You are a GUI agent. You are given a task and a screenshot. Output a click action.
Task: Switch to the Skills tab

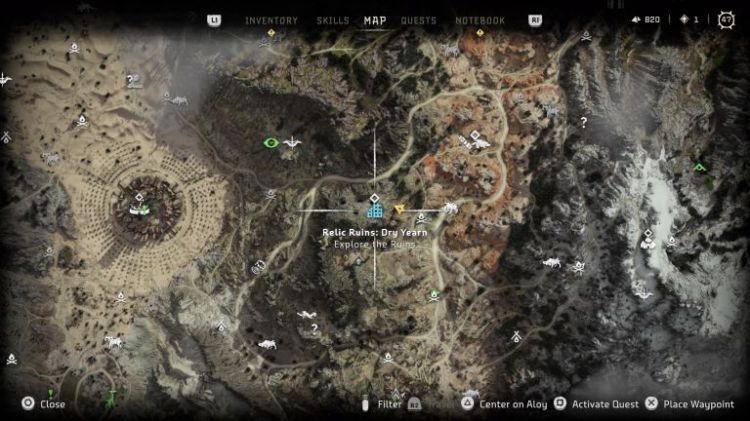(333, 20)
